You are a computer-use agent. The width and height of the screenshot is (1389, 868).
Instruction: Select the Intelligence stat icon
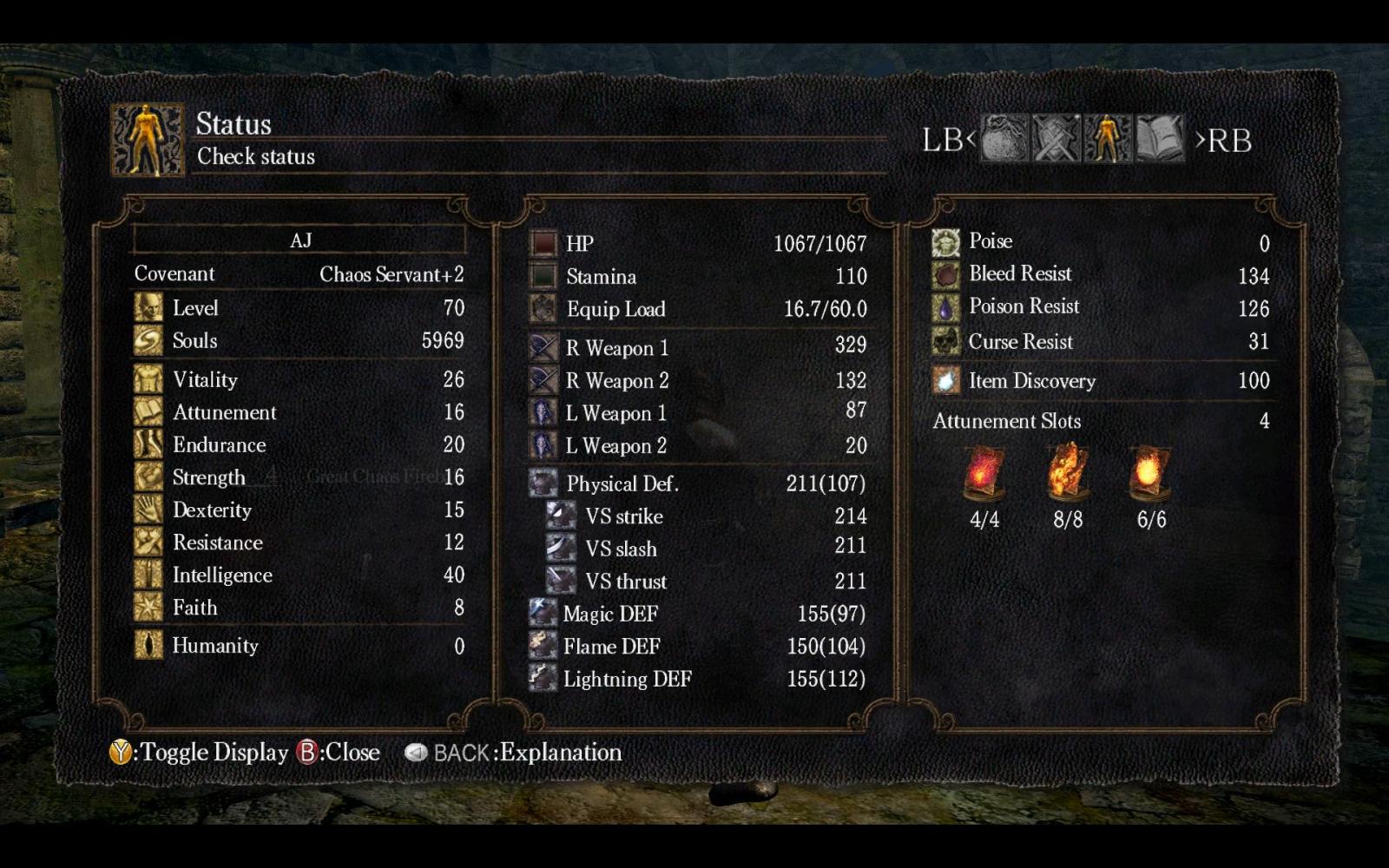click(148, 575)
